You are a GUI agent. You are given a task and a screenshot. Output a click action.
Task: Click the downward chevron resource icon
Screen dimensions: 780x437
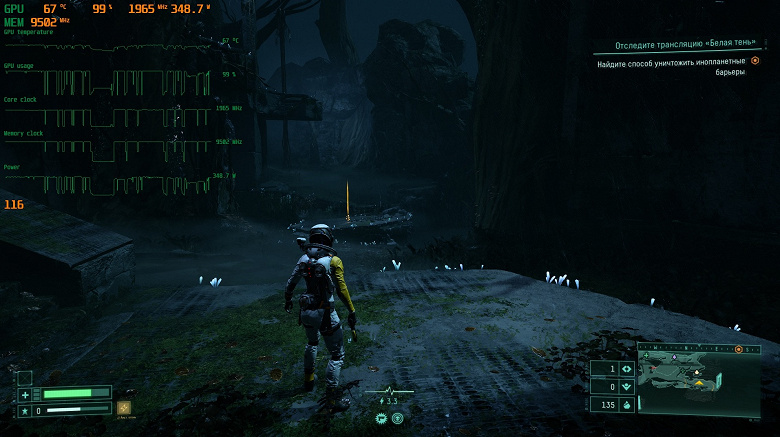pos(626,386)
